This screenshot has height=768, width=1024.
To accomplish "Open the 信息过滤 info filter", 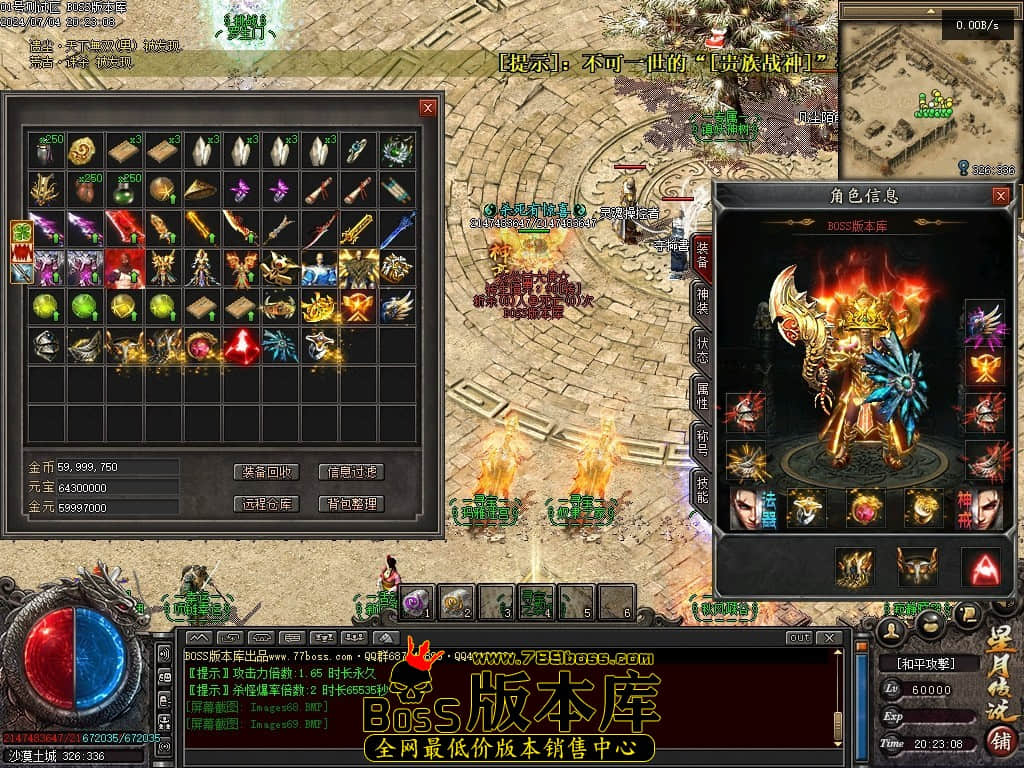I will pos(351,472).
